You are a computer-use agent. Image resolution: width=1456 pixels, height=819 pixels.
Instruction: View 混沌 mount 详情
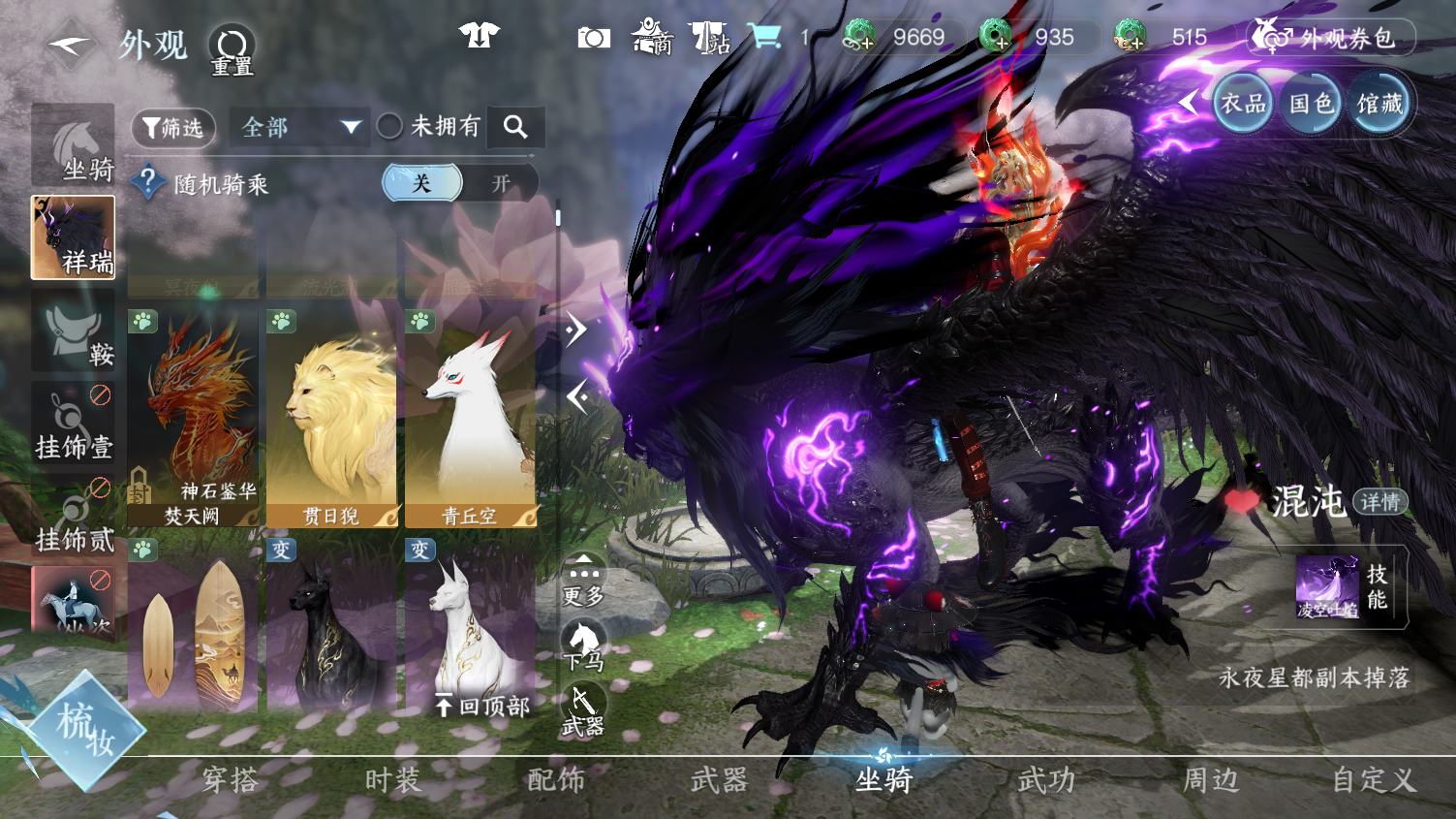(x=1379, y=502)
